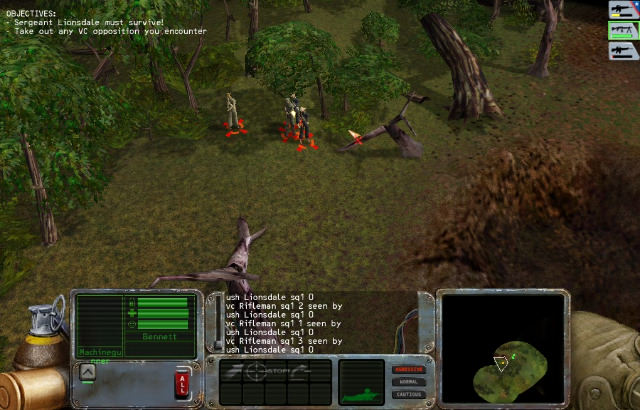The image size is (640, 410).
Task: Click the red ALL squad select button
Action: click(x=183, y=381)
